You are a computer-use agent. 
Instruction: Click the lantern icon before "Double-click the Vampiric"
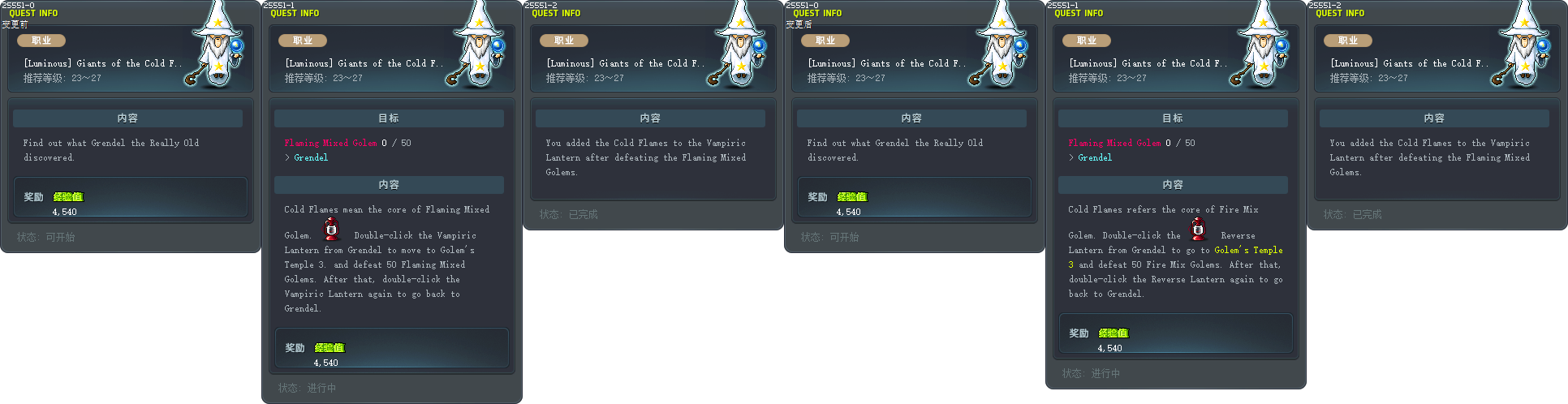point(331,230)
